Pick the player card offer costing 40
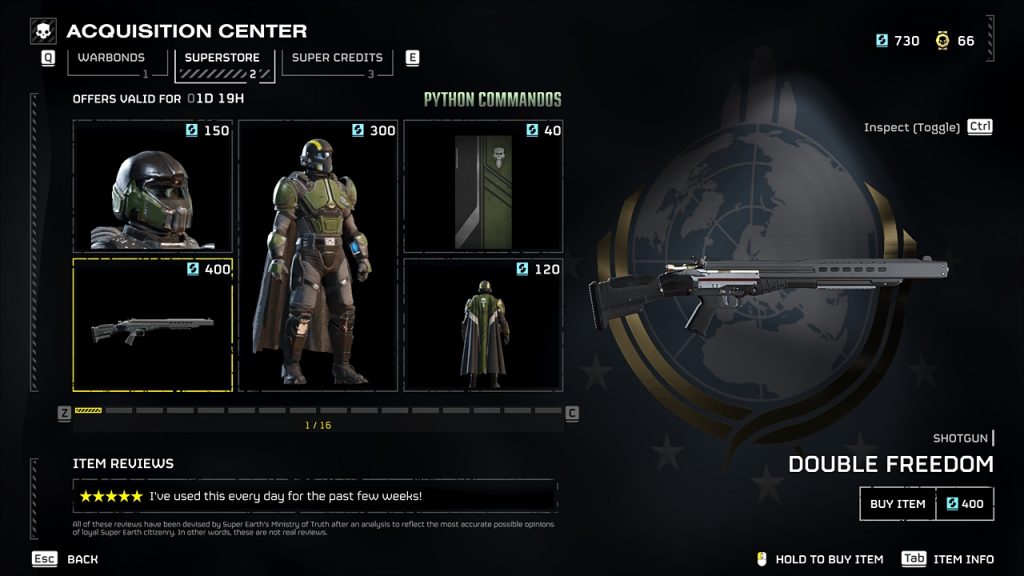This screenshot has width=1024, height=576. (483, 186)
